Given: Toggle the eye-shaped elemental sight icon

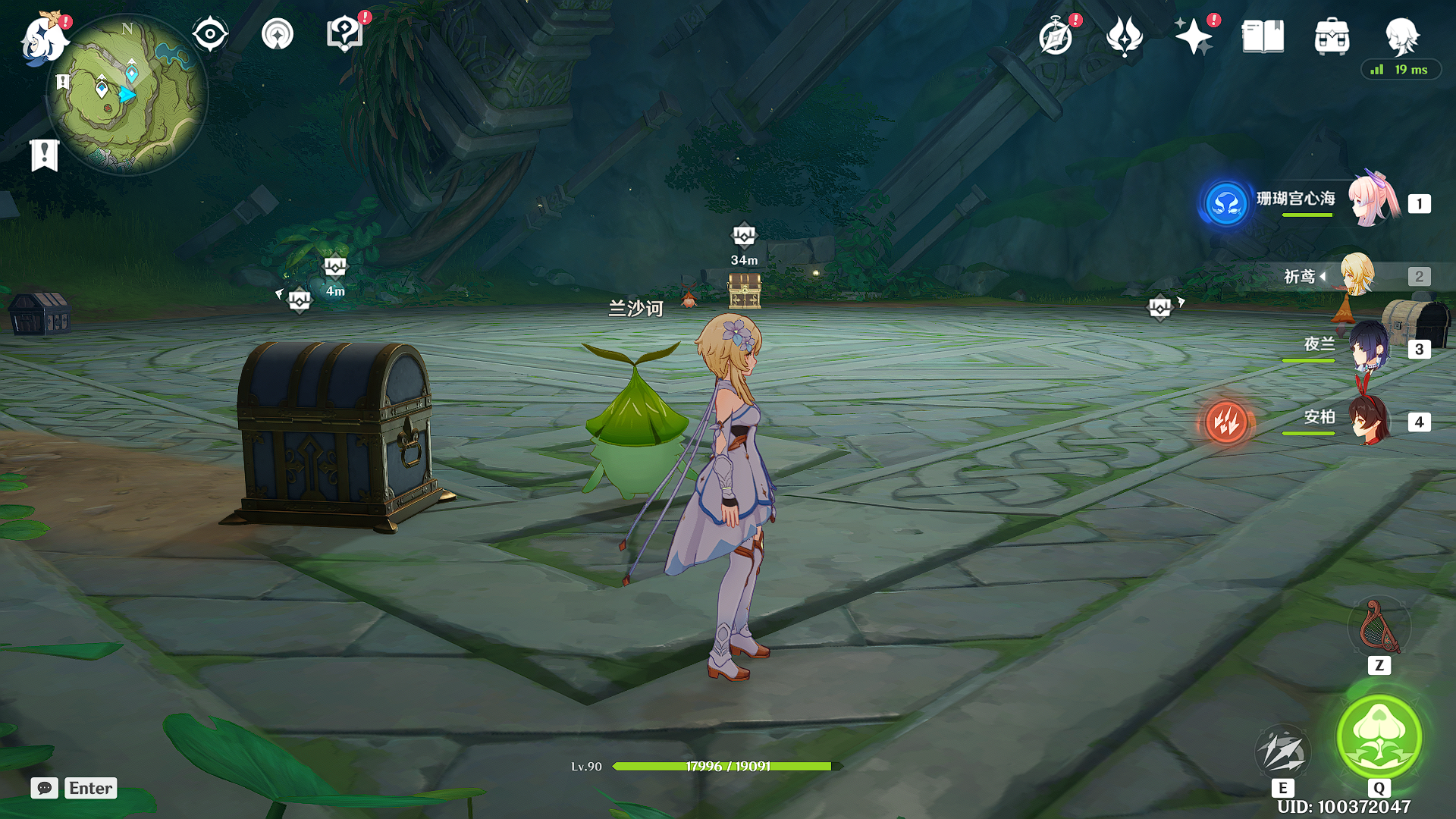Looking at the screenshot, I should [x=210, y=35].
